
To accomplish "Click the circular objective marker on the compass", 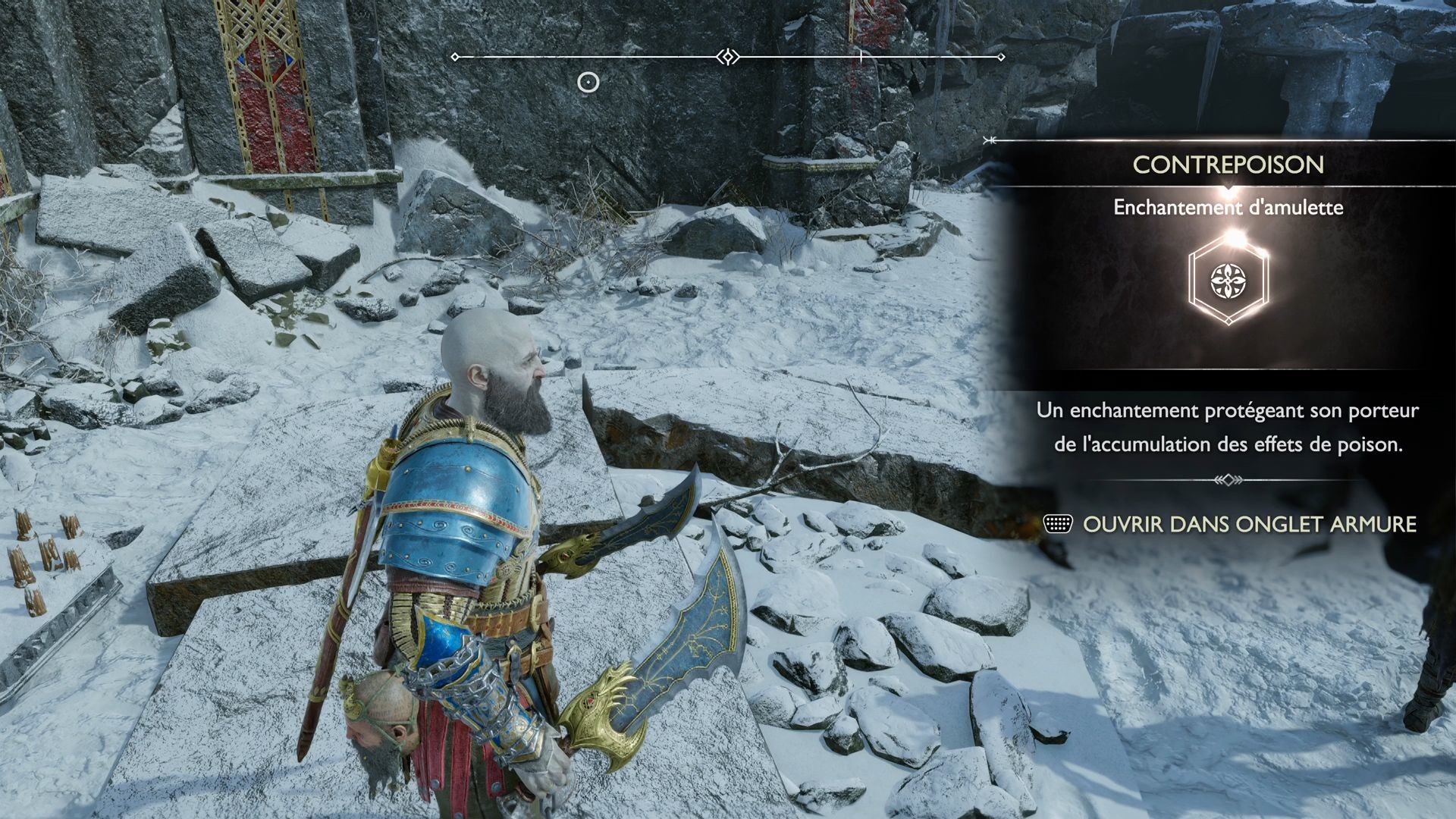I will coord(589,83).
